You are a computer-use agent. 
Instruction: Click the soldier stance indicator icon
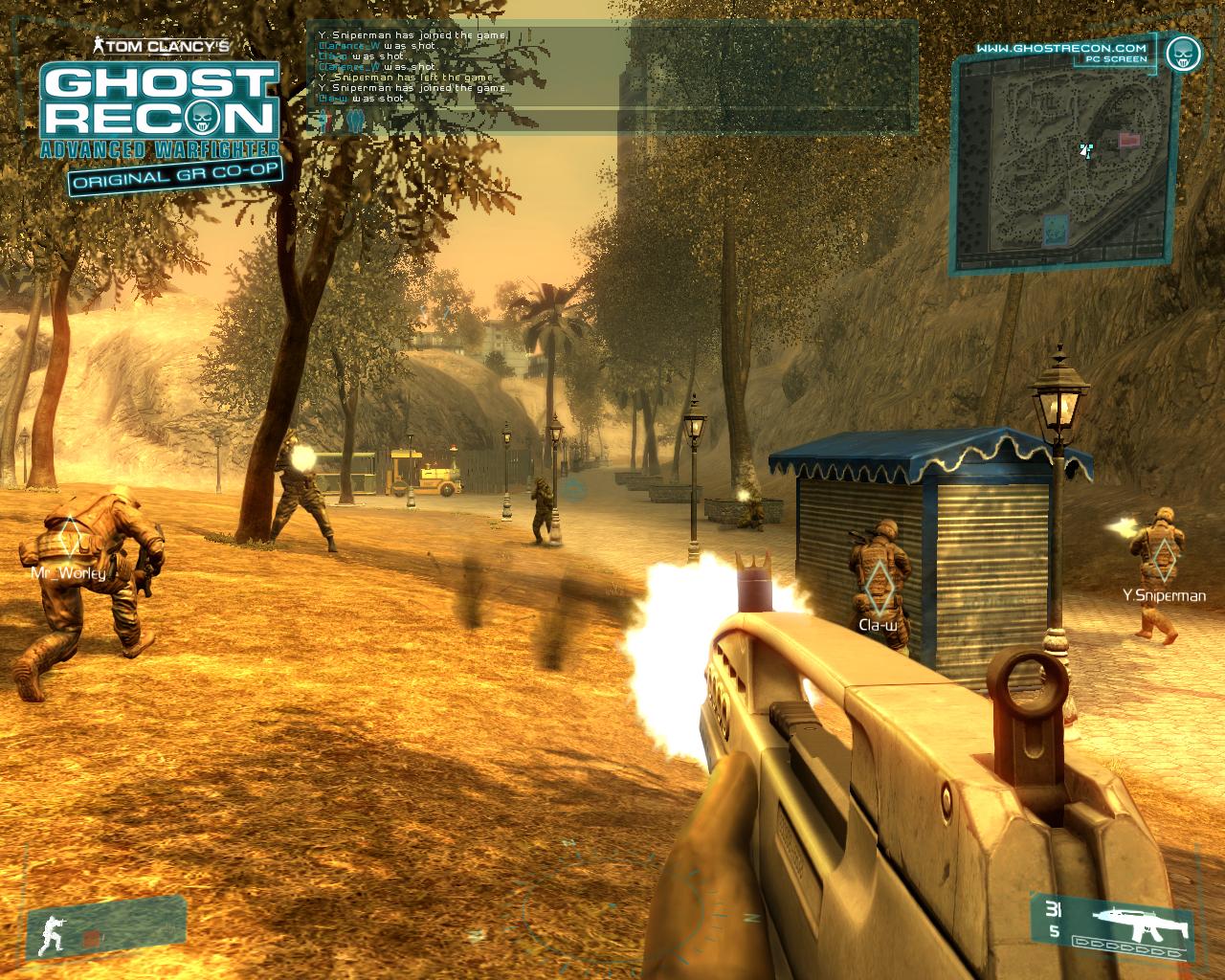coord(50,936)
